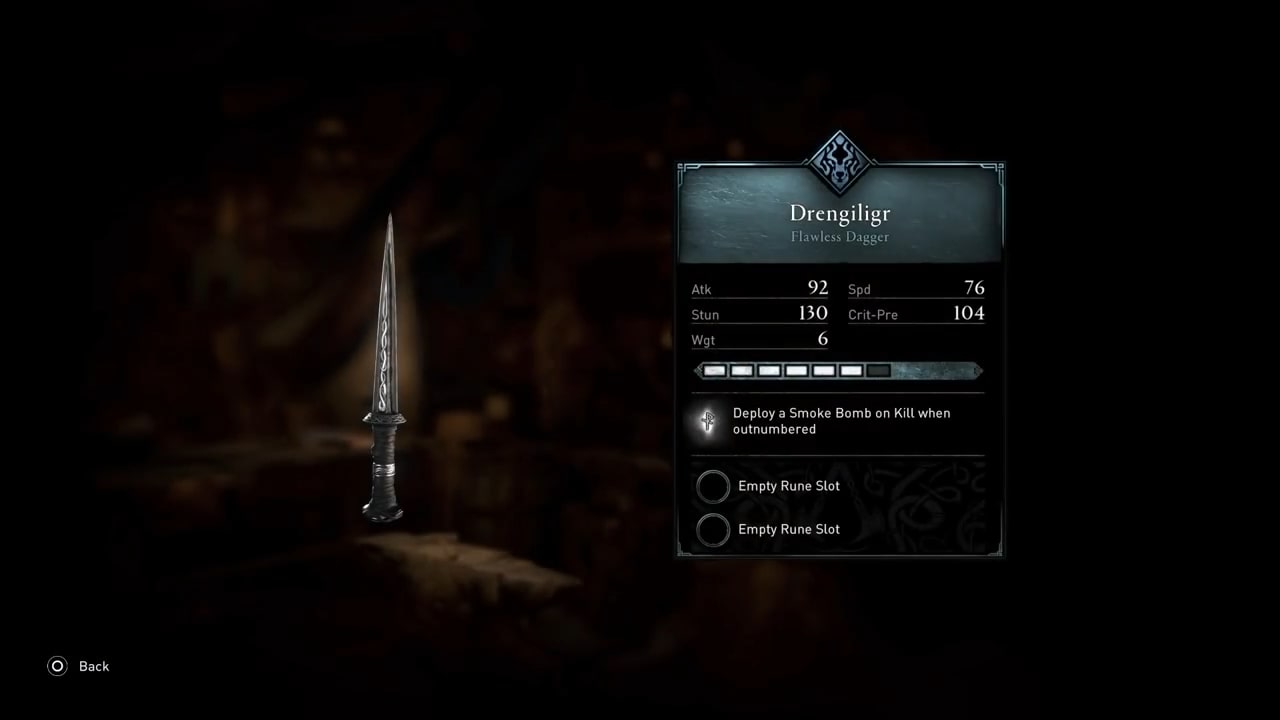This screenshot has width=1280, height=720.
Task: Toggle the Smoke Bomb perk entry
Action: (840, 421)
